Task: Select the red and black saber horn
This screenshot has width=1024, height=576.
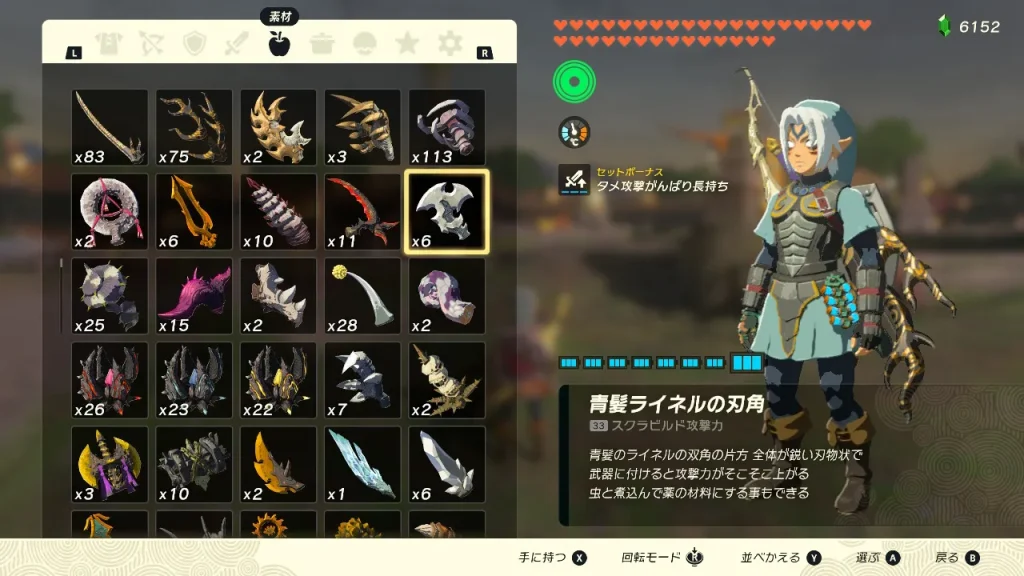Action: [362, 211]
